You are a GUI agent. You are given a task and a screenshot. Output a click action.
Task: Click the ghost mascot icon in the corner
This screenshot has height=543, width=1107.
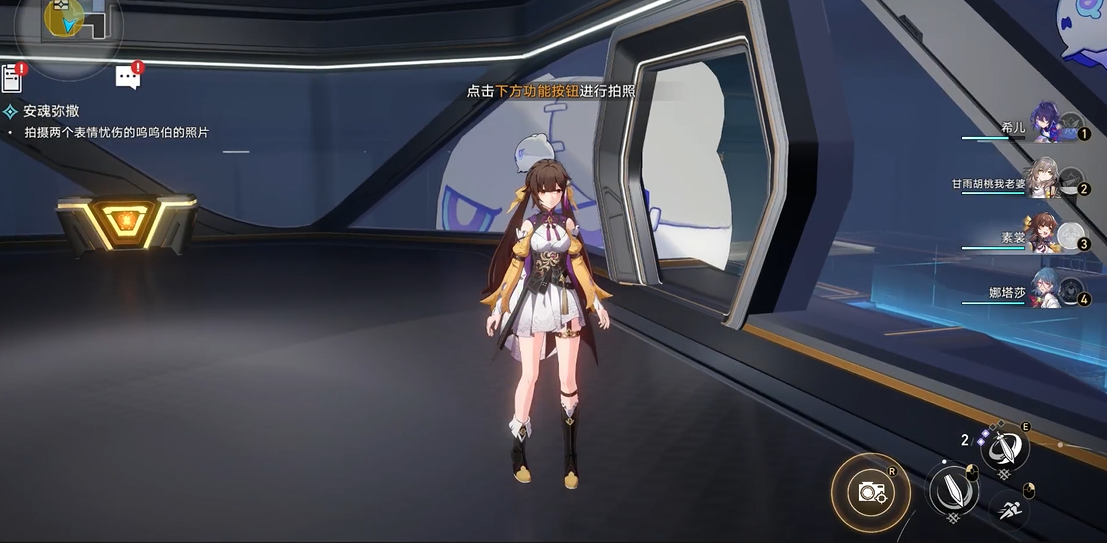[x=1084, y=30]
